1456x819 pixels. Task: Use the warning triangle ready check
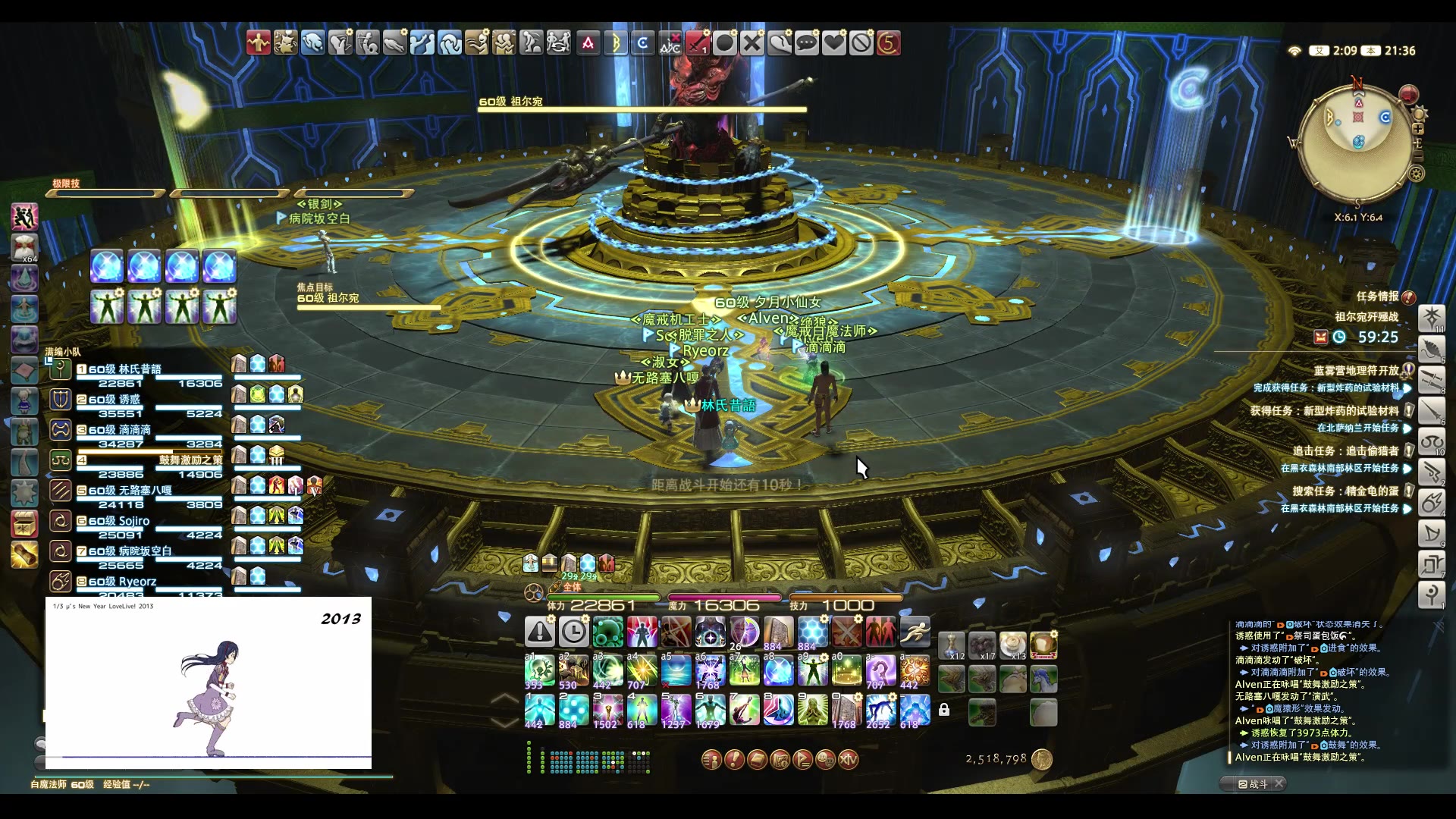[x=540, y=631]
